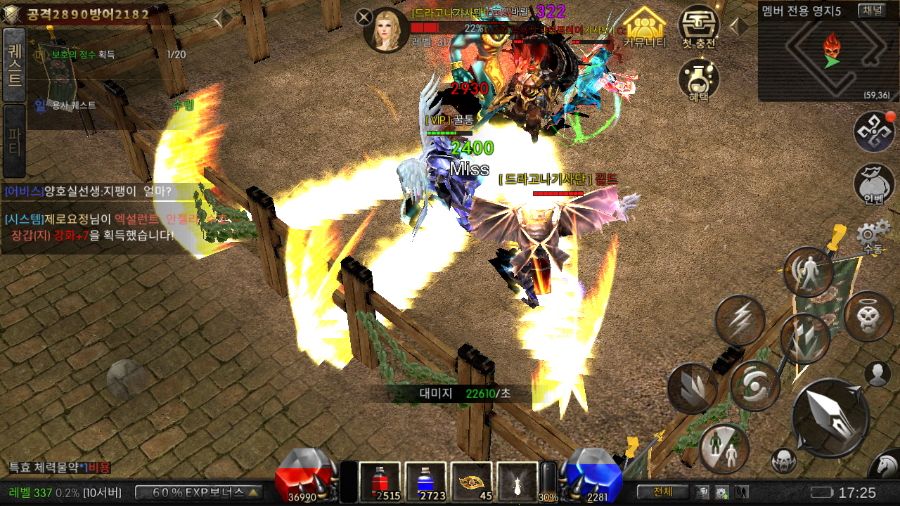Toggle the 수동 manual mode gear
The height and width of the screenshot is (506, 900).
point(873,237)
